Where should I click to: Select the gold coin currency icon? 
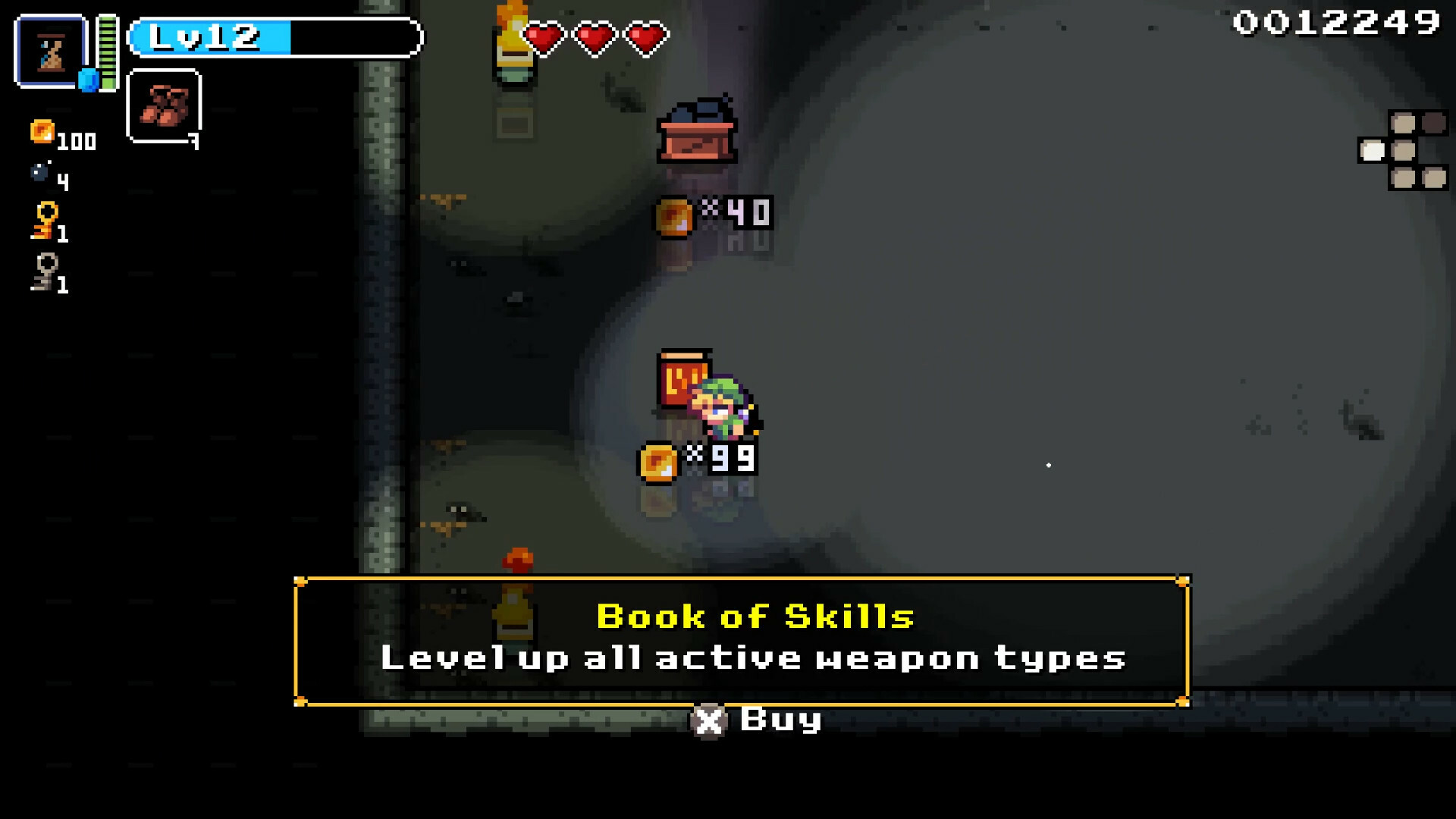[42, 133]
